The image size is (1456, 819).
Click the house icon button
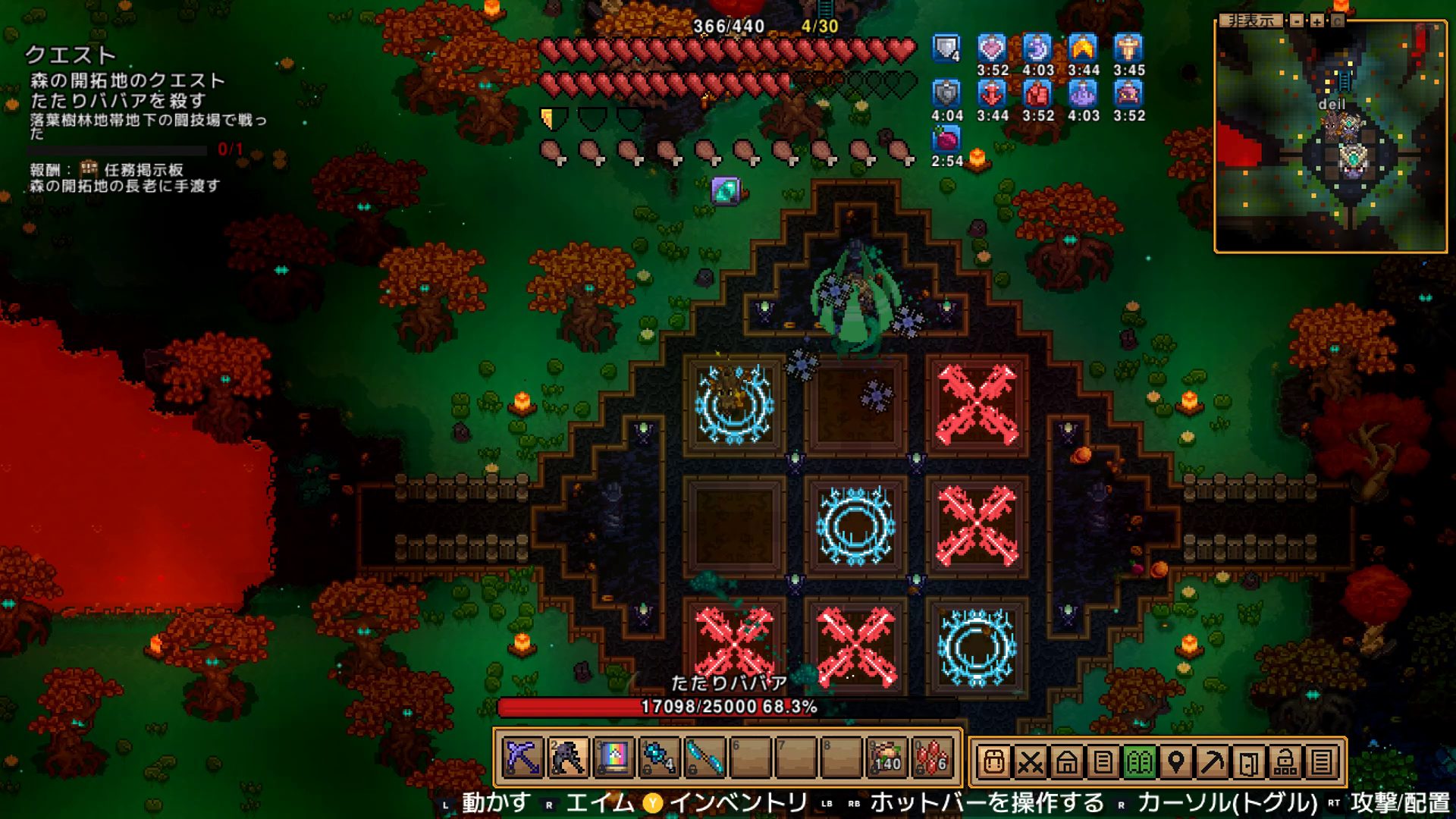[x=1066, y=761]
